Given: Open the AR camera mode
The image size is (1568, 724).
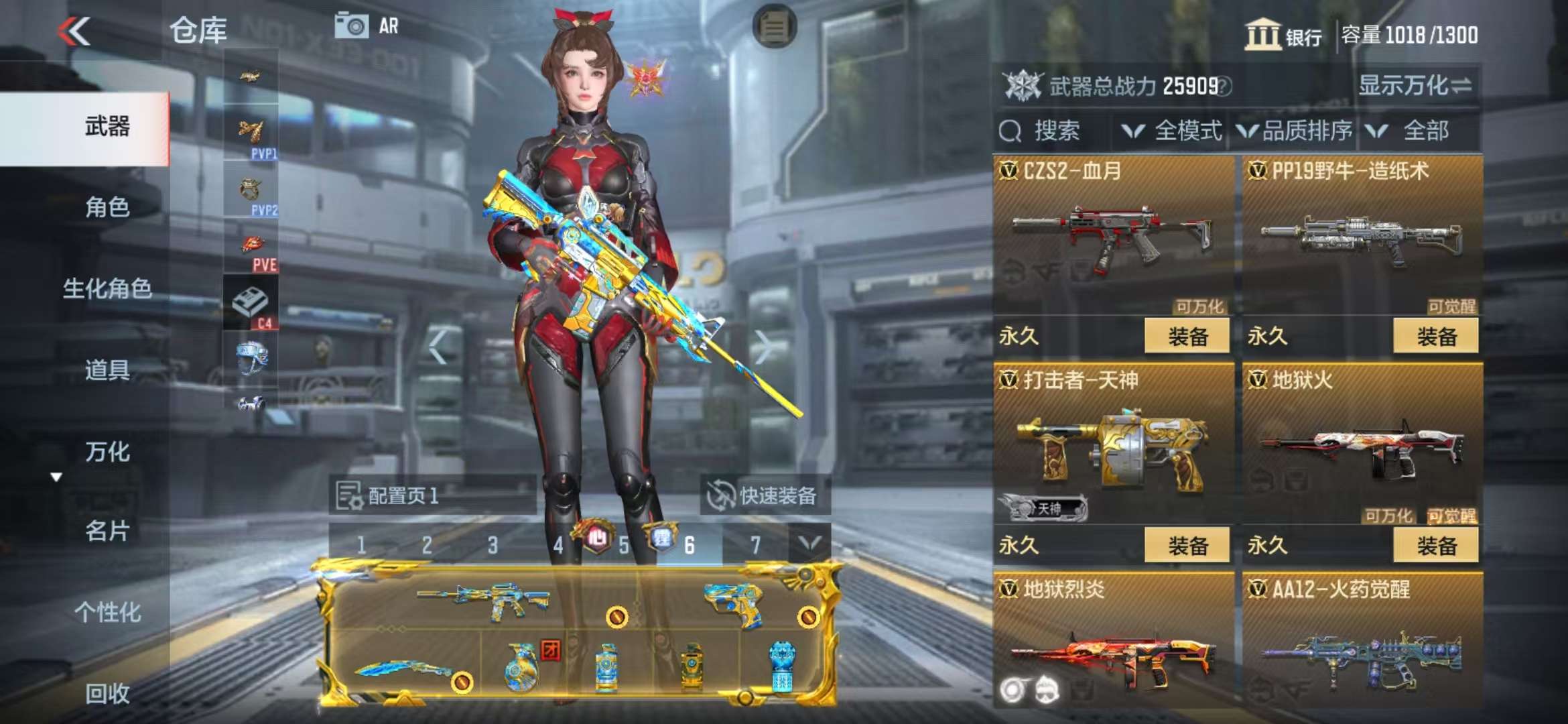Looking at the screenshot, I should click(x=367, y=26).
